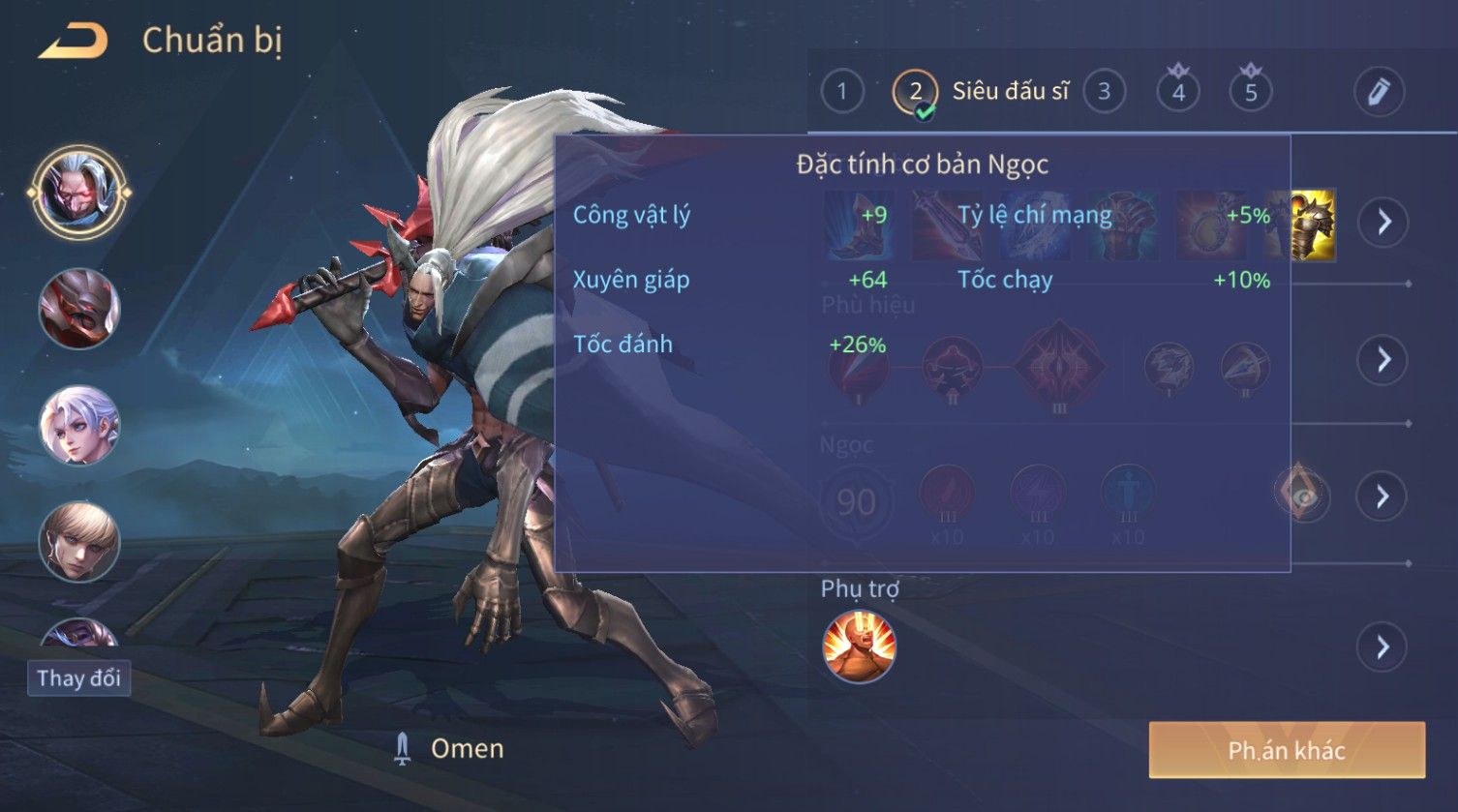Edit the preset with the pencil icon
Viewport: 1458px width, 812px height.
[1379, 92]
